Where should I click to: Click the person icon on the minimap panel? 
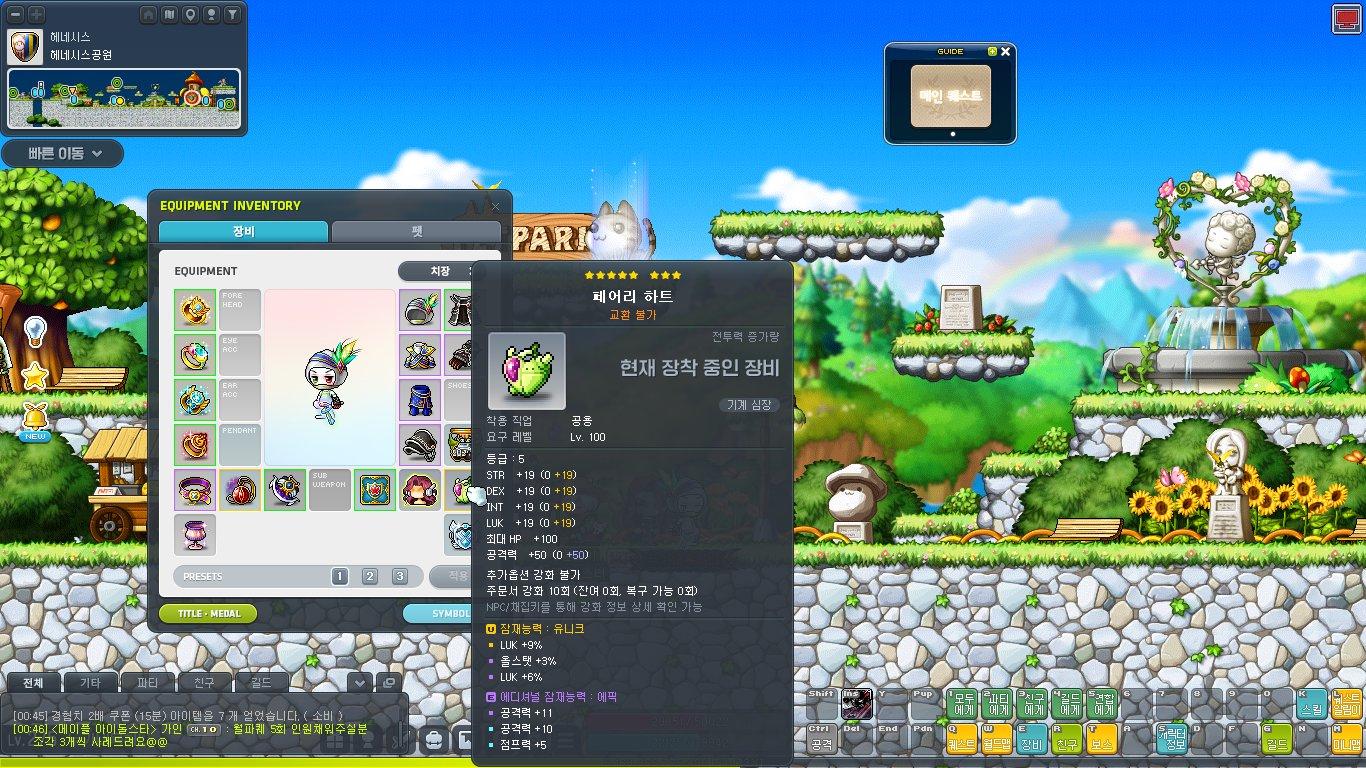pyautogui.click(x=211, y=14)
